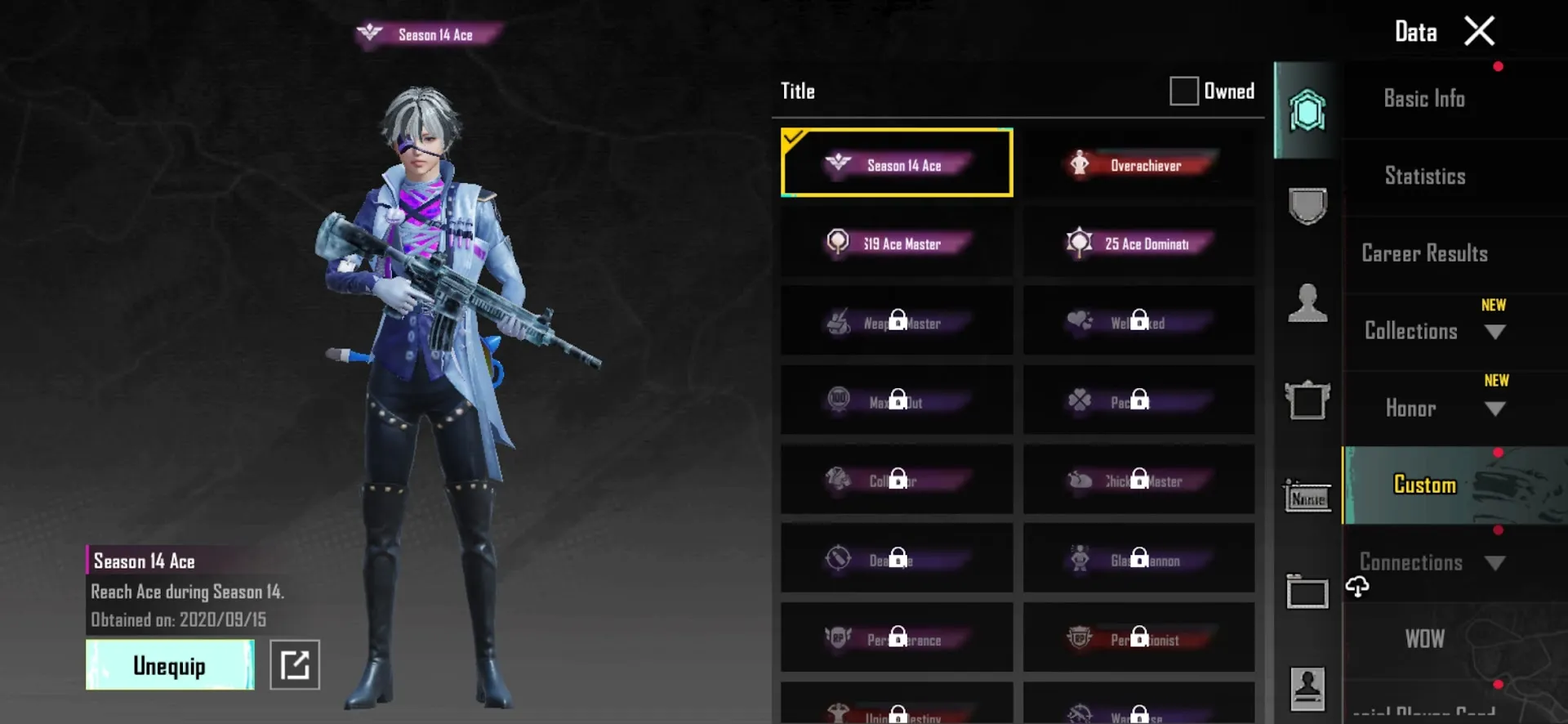Open the Shield emblem section
This screenshot has height=724, width=1568.
(1307, 206)
